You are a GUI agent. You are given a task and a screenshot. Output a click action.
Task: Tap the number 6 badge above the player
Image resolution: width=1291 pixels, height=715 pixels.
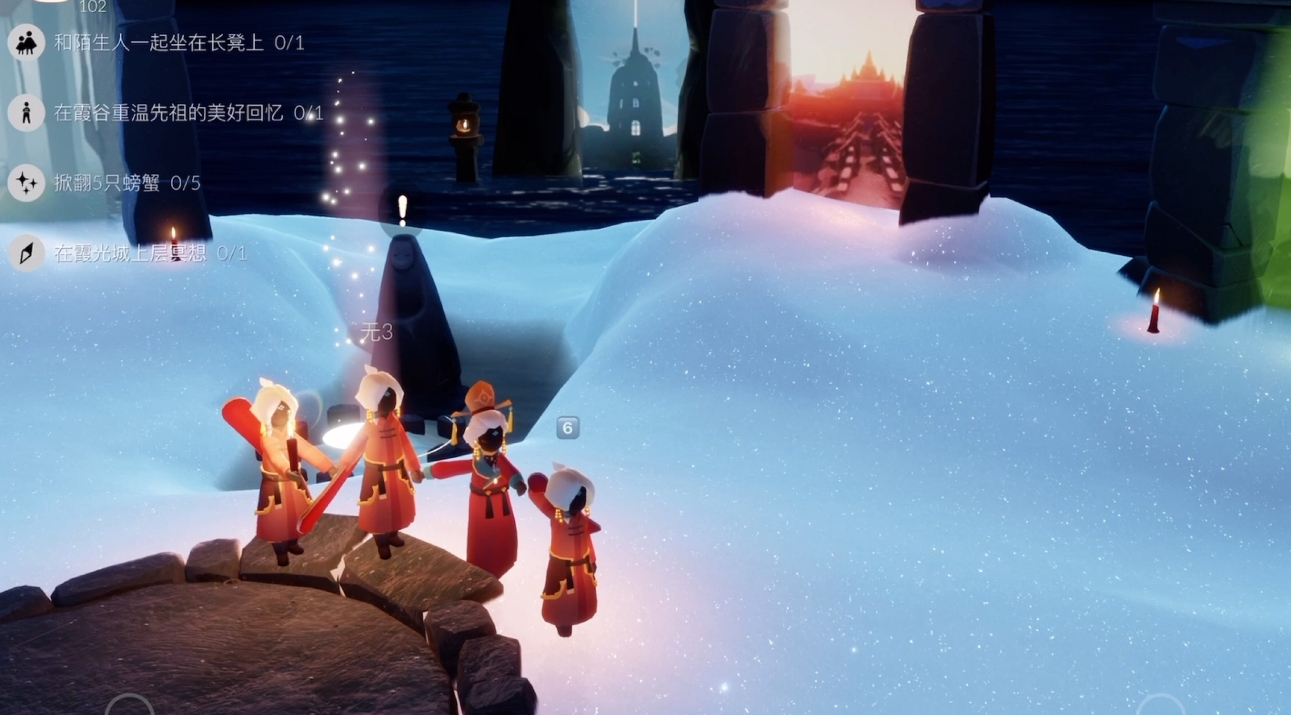[567, 428]
